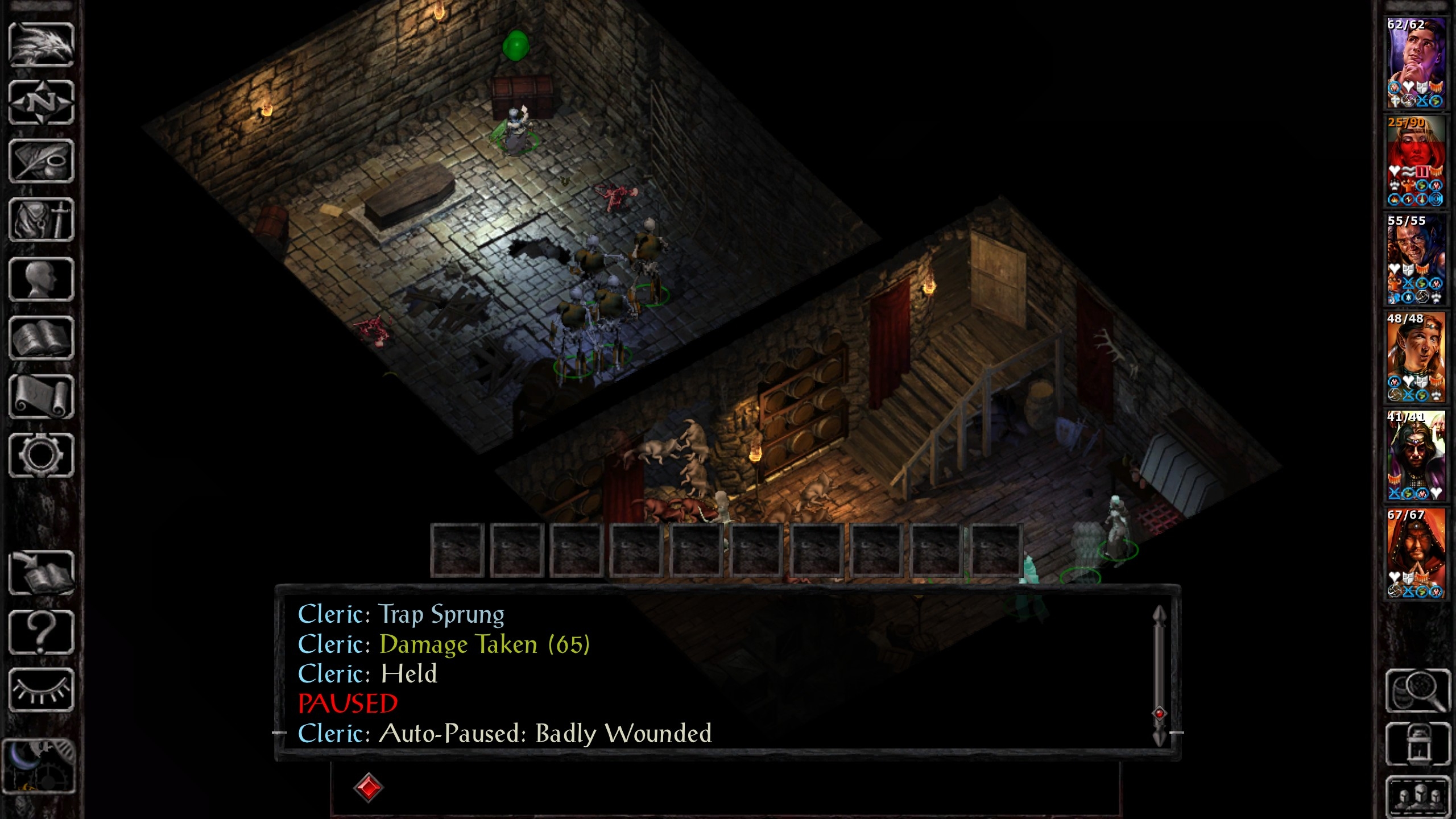Toggle interface visibility with closed-eye button
1456x819 pixels.
[41, 690]
